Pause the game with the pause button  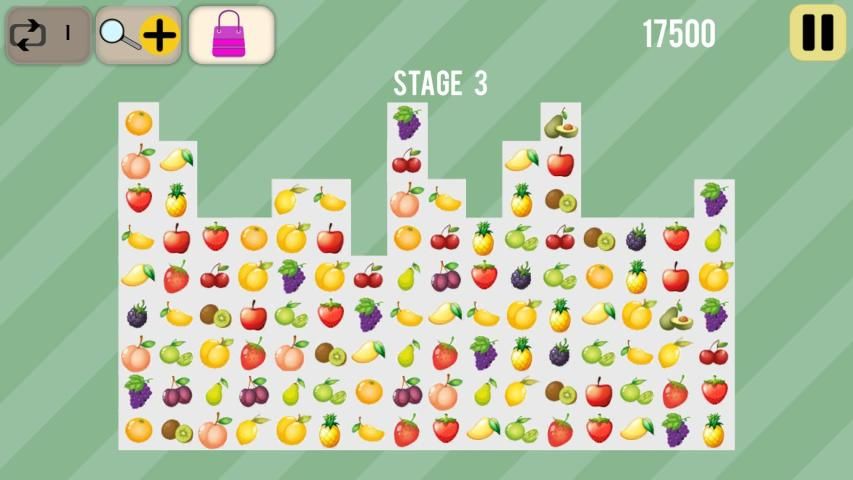point(817,33)
